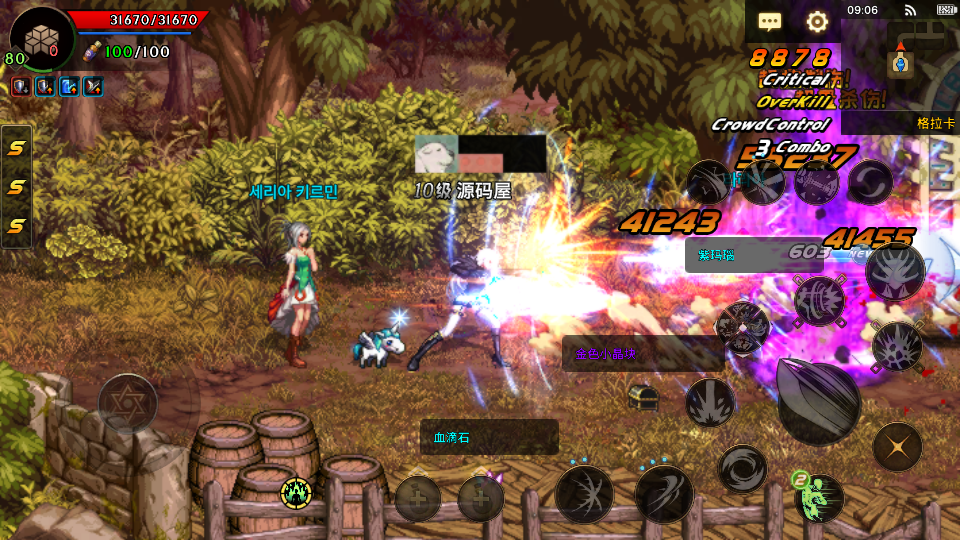Screen dimensions: 960x540
Task: Tap the green emblem icon above barrels
Action: tap(296, 491)
